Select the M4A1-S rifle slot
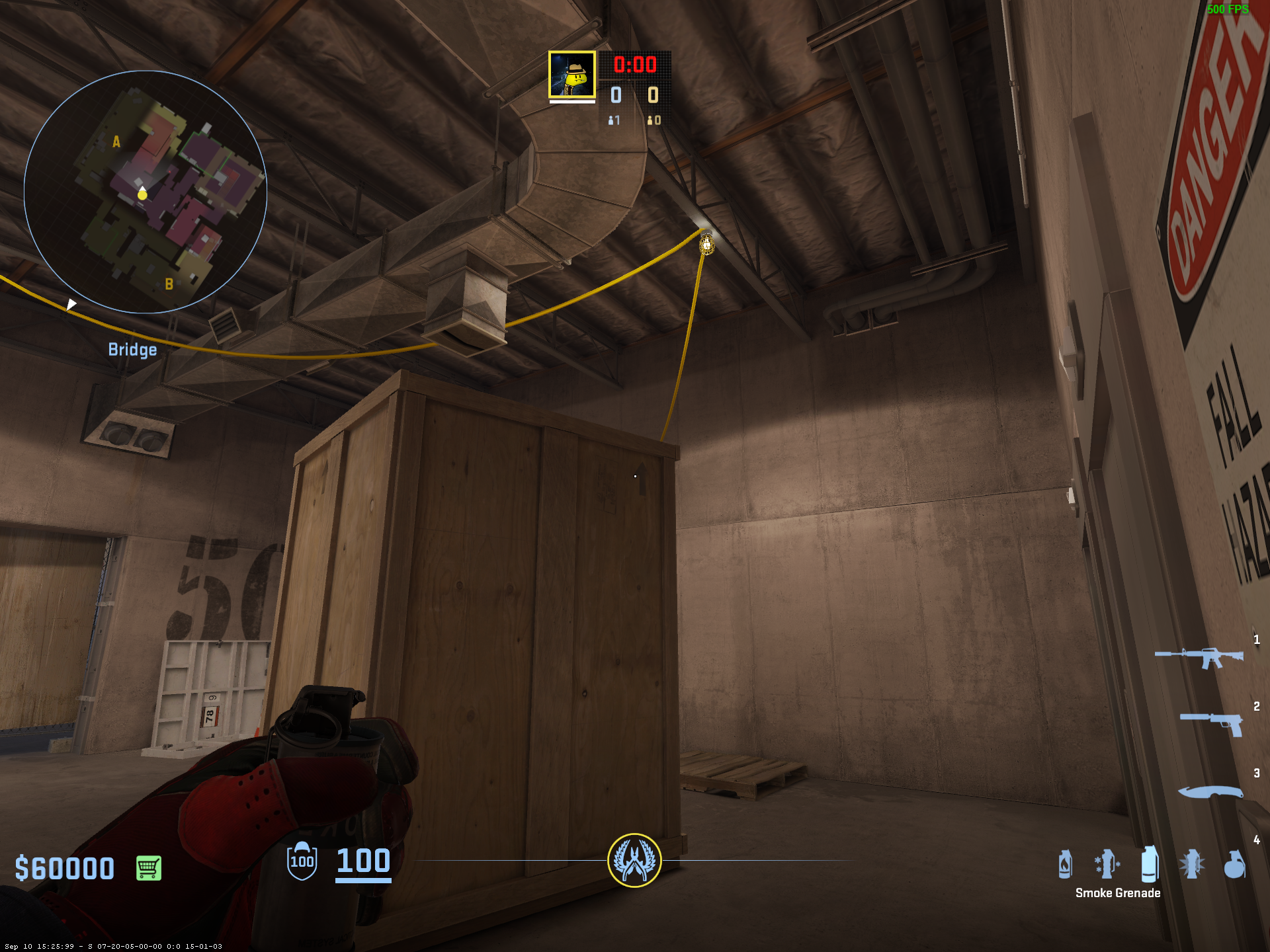 1199,656
